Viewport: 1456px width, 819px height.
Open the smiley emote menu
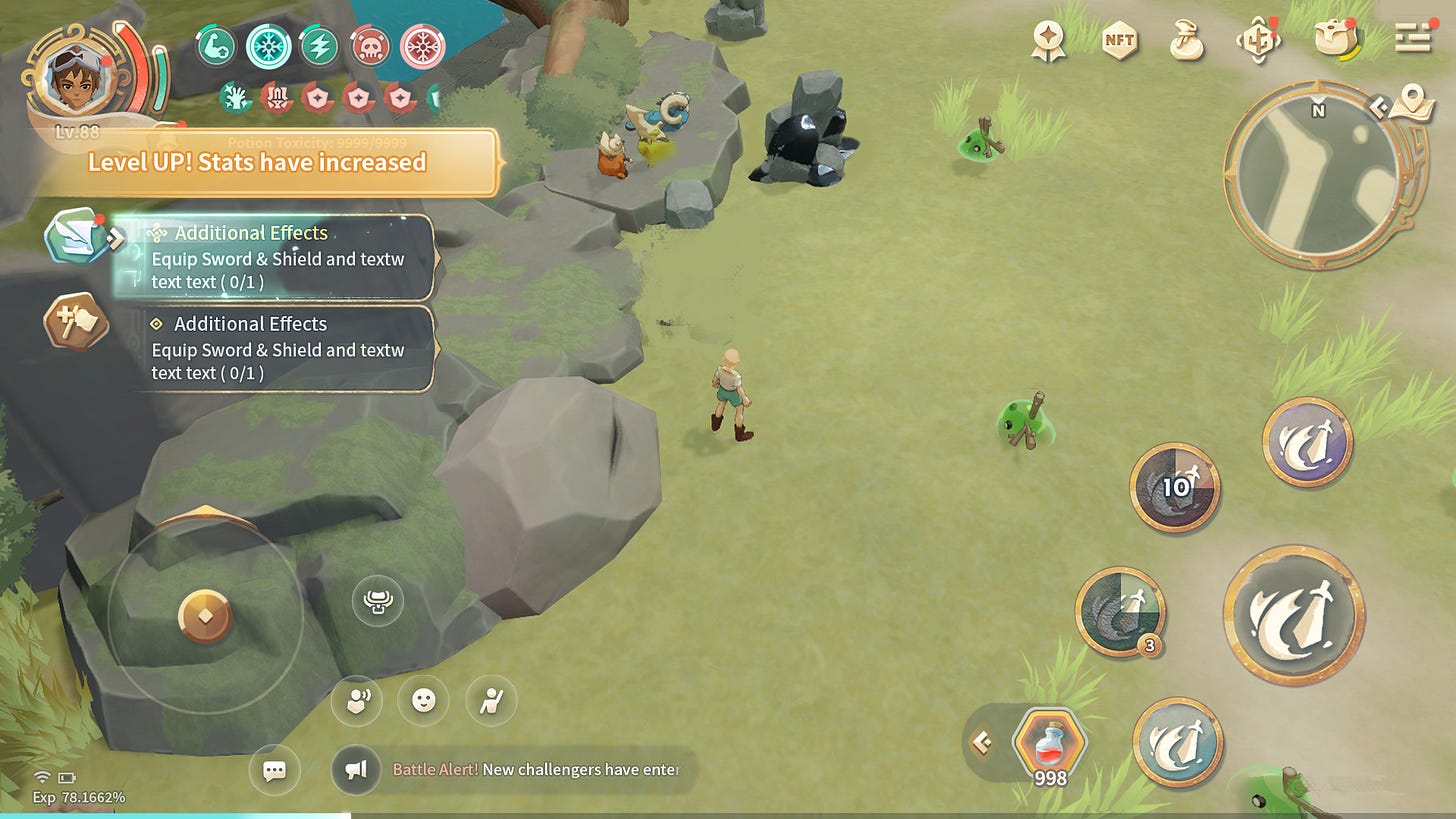(x=423, y=700)
